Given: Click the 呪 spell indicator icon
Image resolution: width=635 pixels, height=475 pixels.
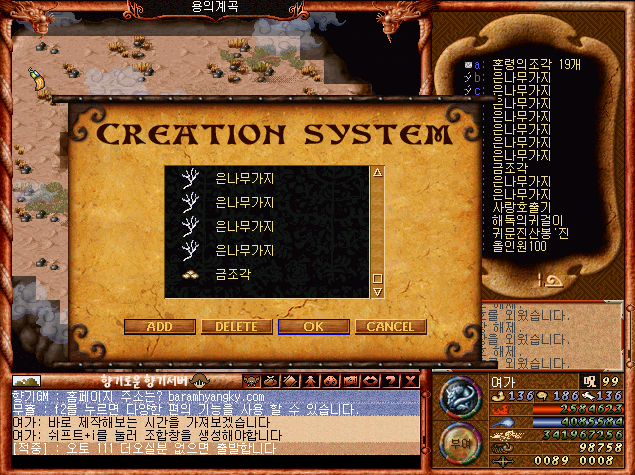Looking at the screenshot, I should pyautogui.click(x=590, y=381).
